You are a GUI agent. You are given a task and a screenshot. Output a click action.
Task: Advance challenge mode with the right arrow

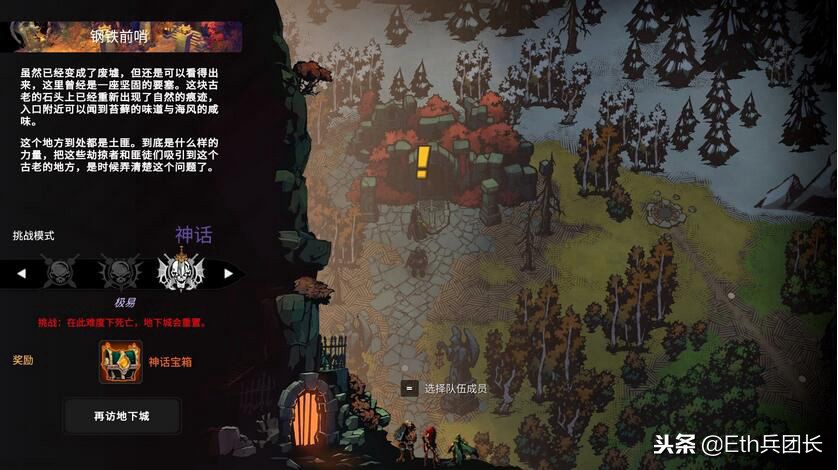[x=229, y=273]
